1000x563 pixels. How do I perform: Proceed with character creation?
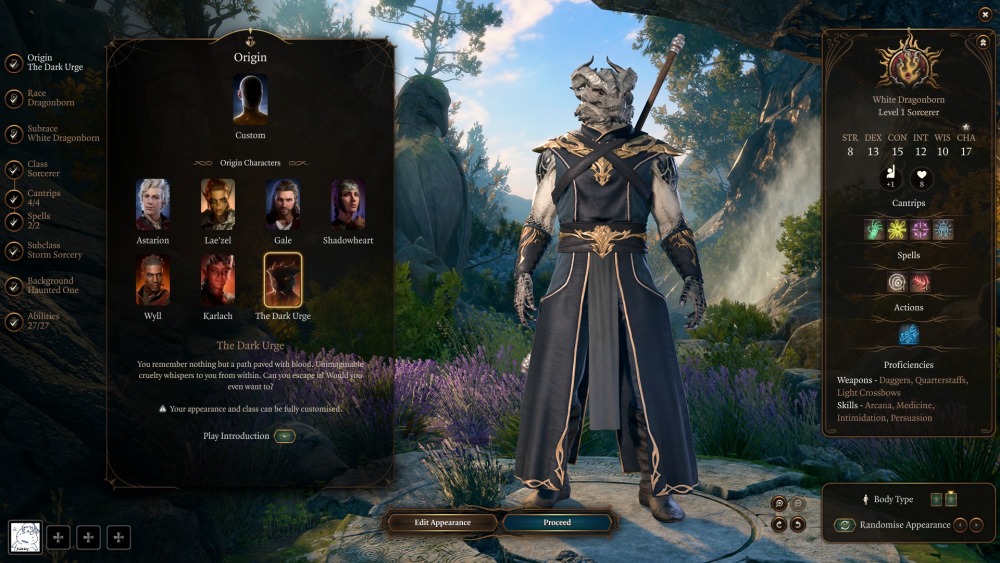pyautogui.click(x=557, y=522)
